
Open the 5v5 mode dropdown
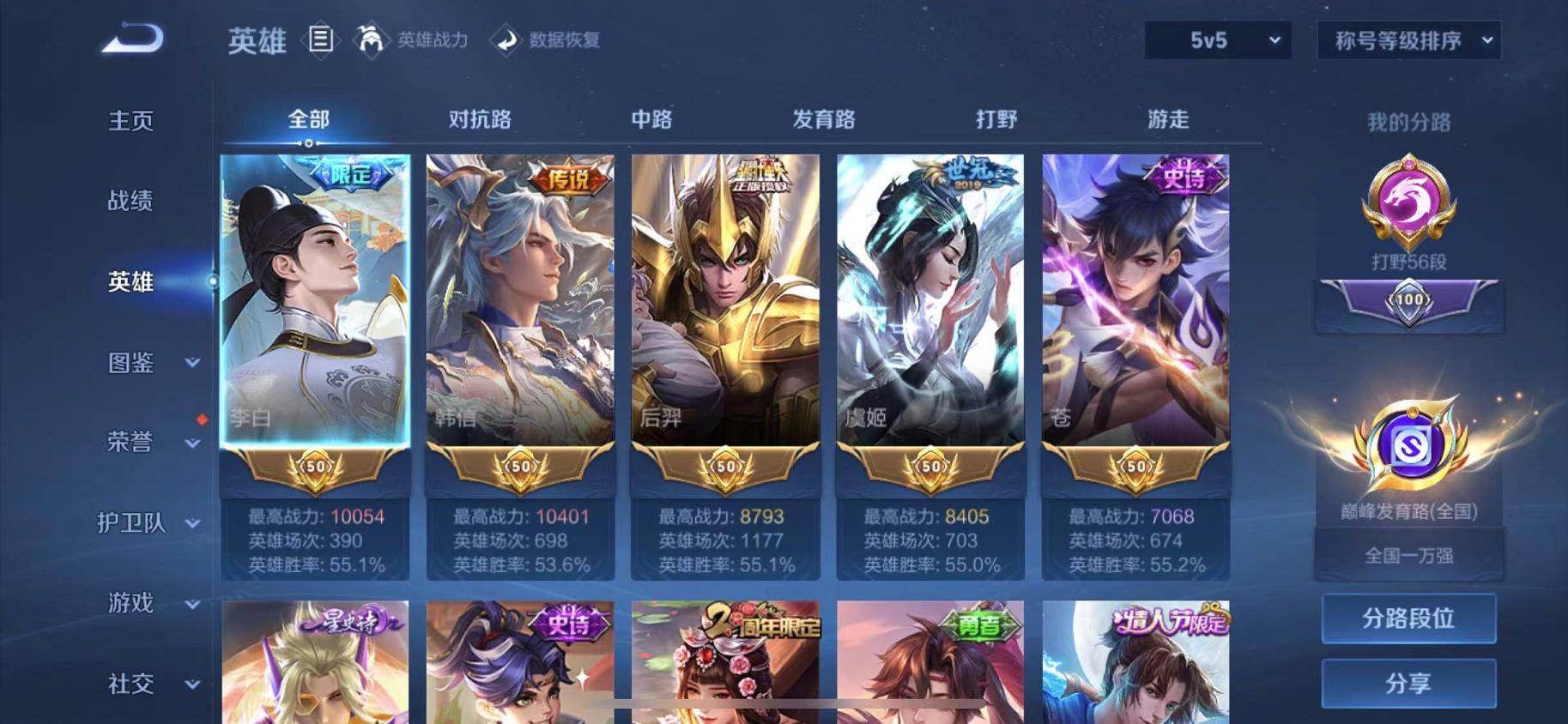1217,40
